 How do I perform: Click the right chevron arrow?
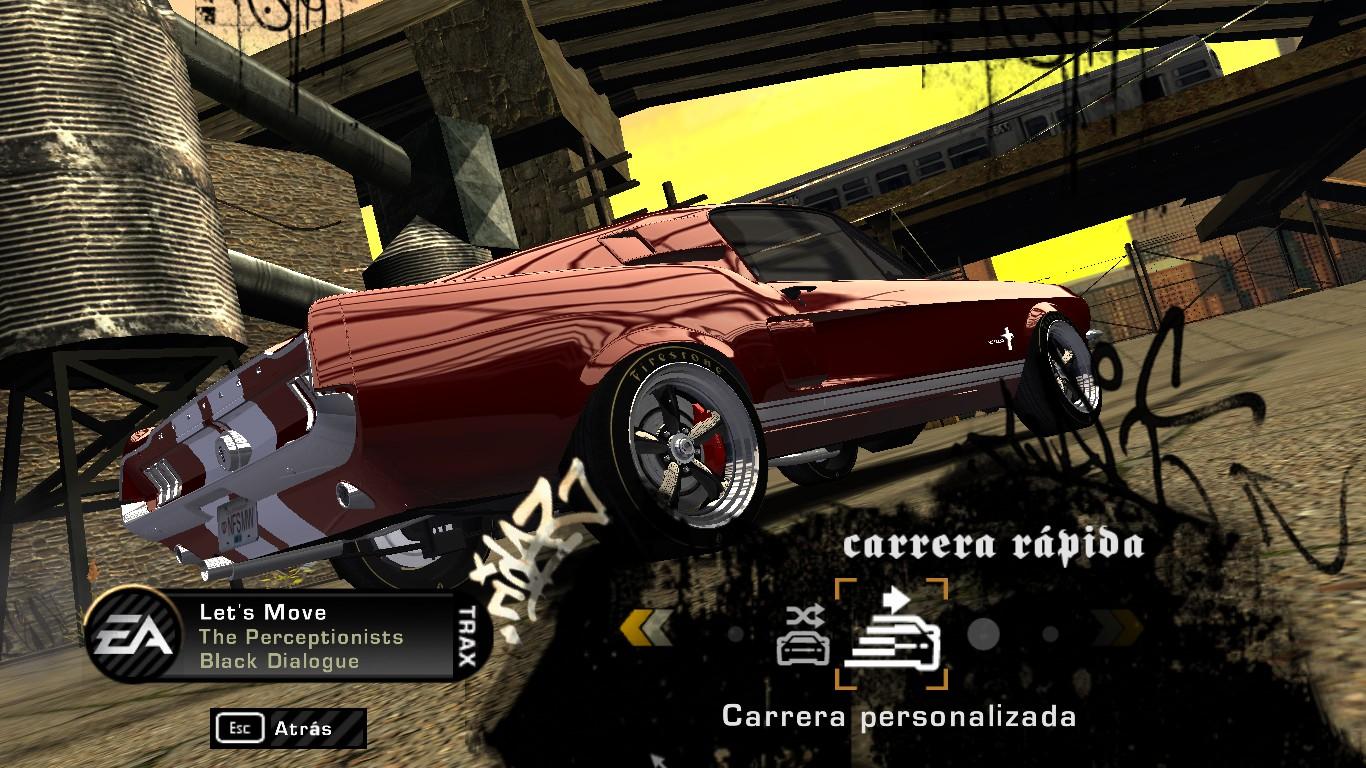[x=1116, y=630]
